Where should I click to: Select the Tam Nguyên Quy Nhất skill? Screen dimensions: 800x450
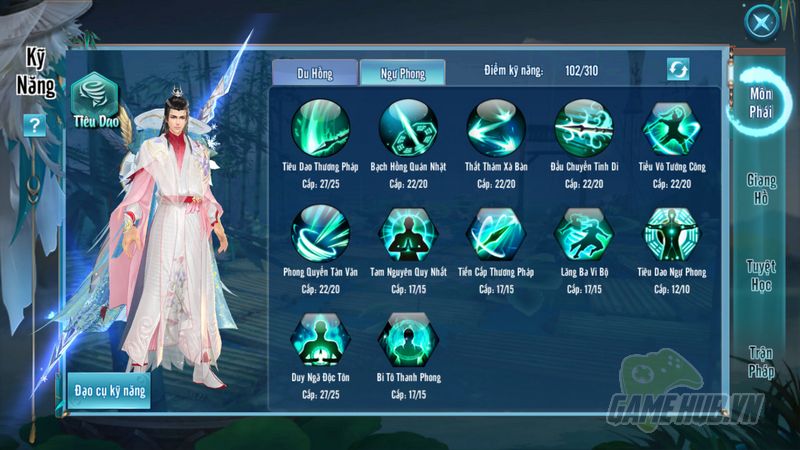408,234
